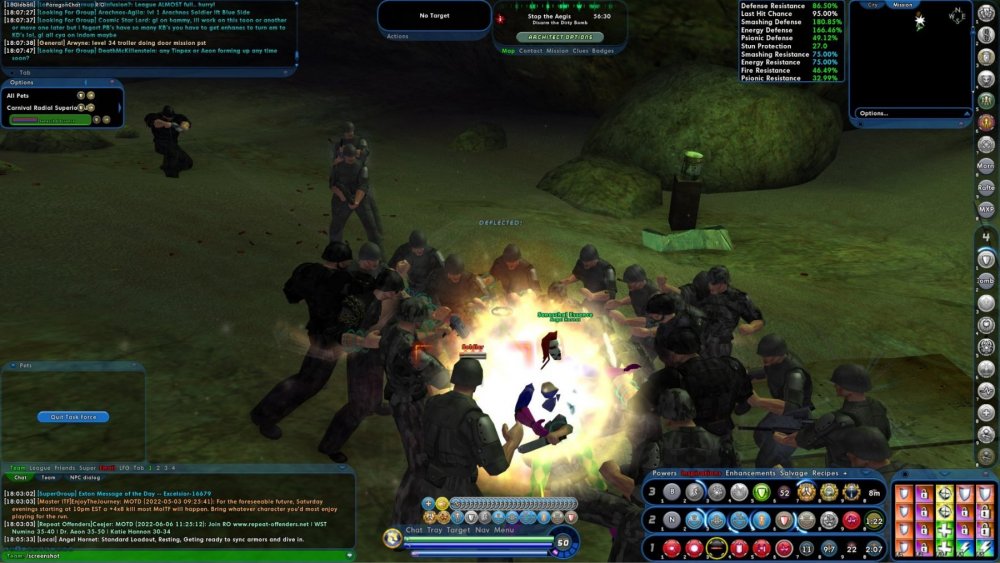Switch to the Powers tab

coord(665,472)
